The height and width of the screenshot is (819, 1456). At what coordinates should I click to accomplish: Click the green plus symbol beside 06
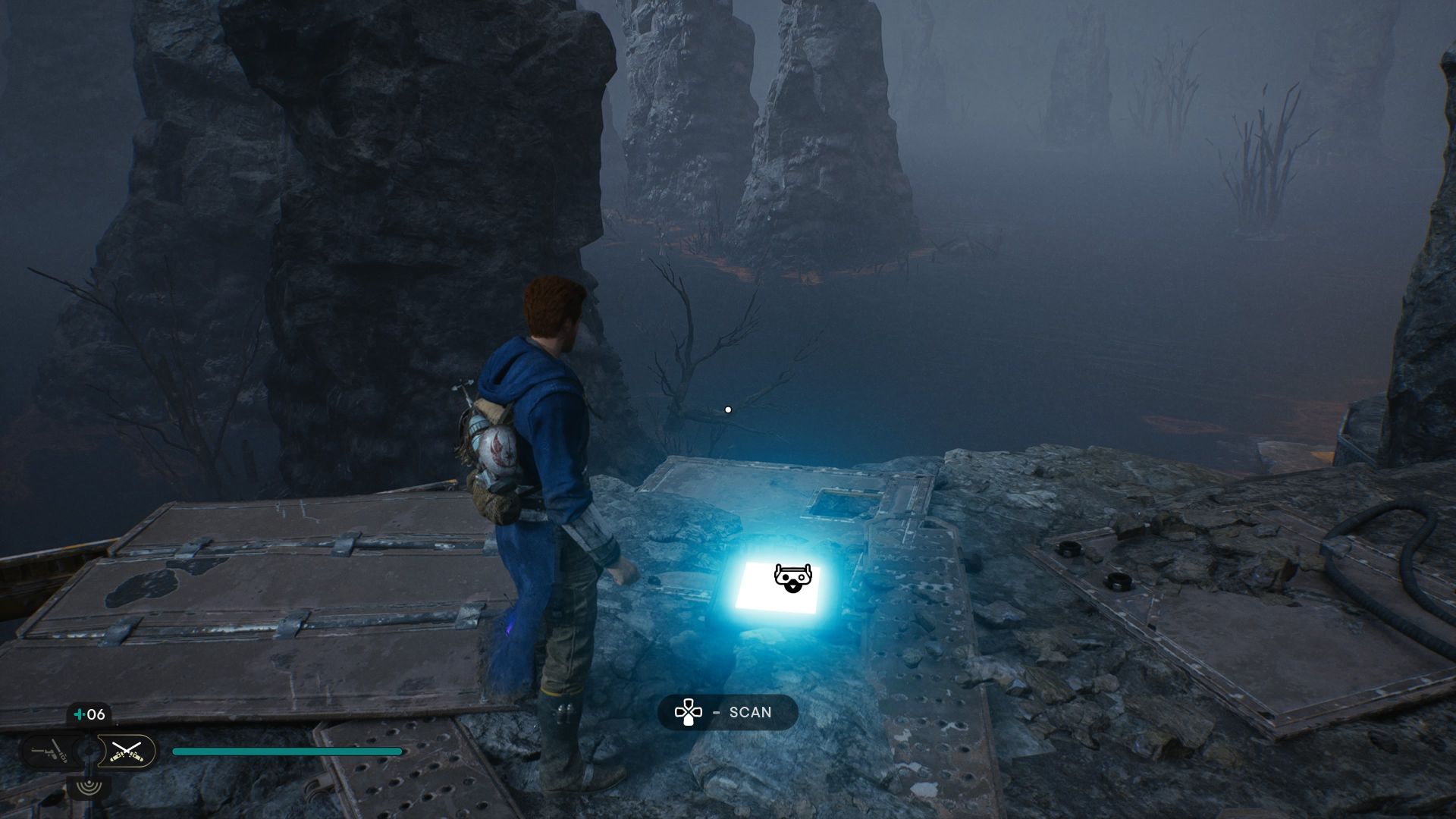pyautogui.click(x=78, y=714)
